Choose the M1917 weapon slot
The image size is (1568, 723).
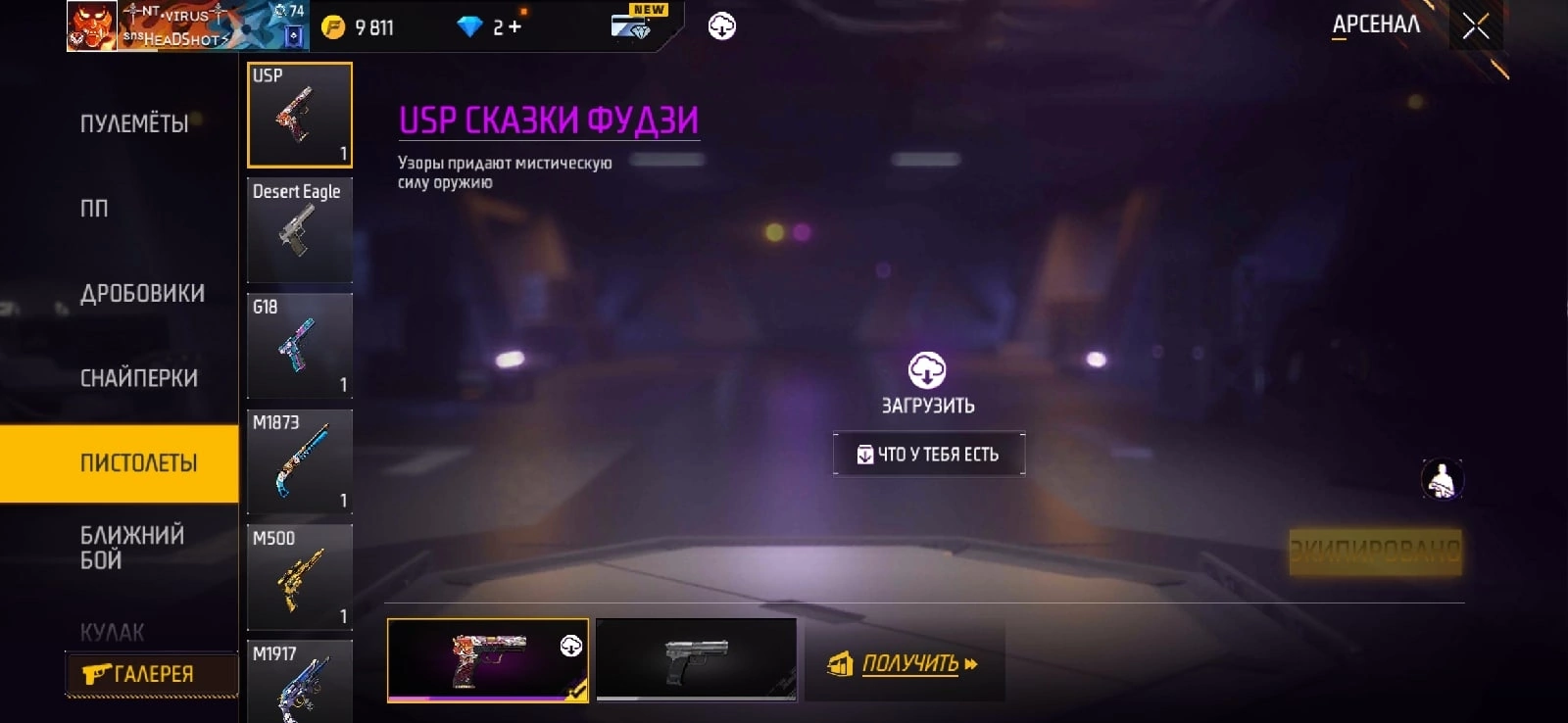(299, 681)
